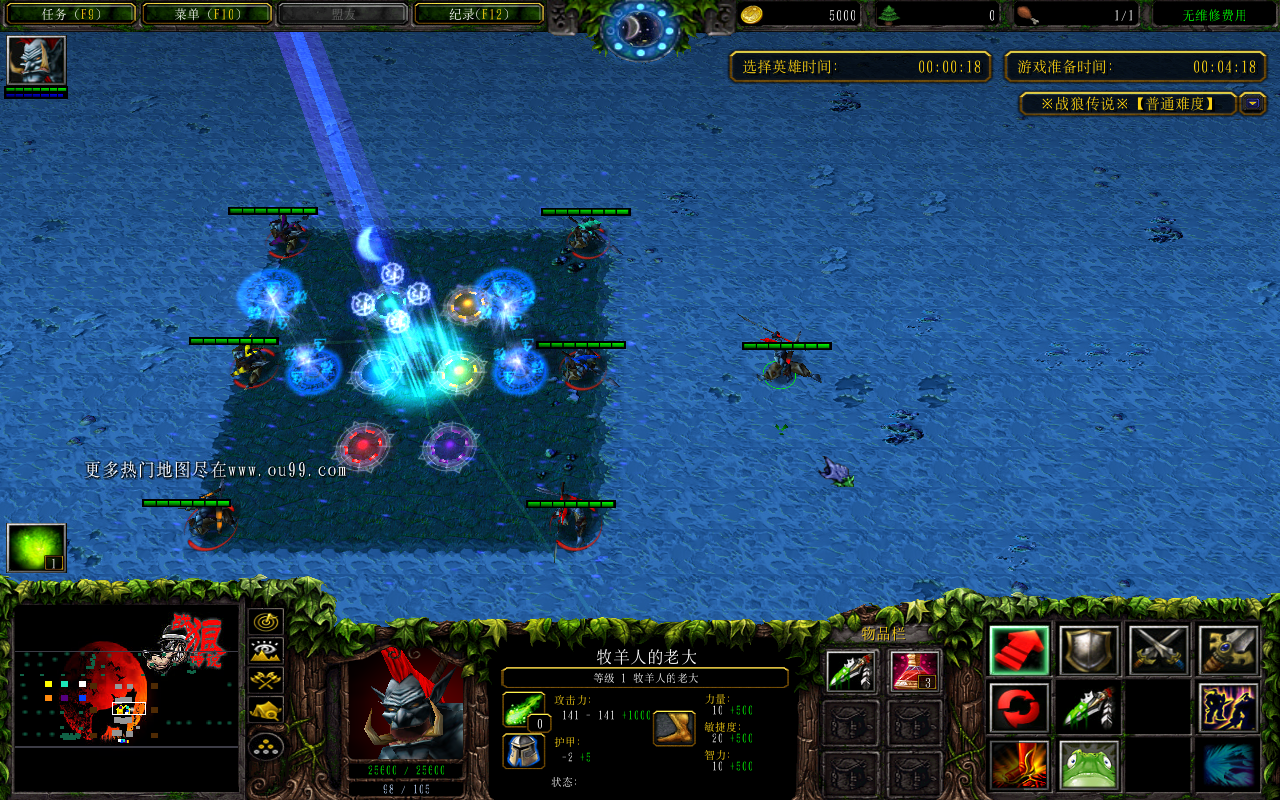The image size is (1280, 800).
Task: Open the 任务 (F9) quests menu
Action: point(68,14)
